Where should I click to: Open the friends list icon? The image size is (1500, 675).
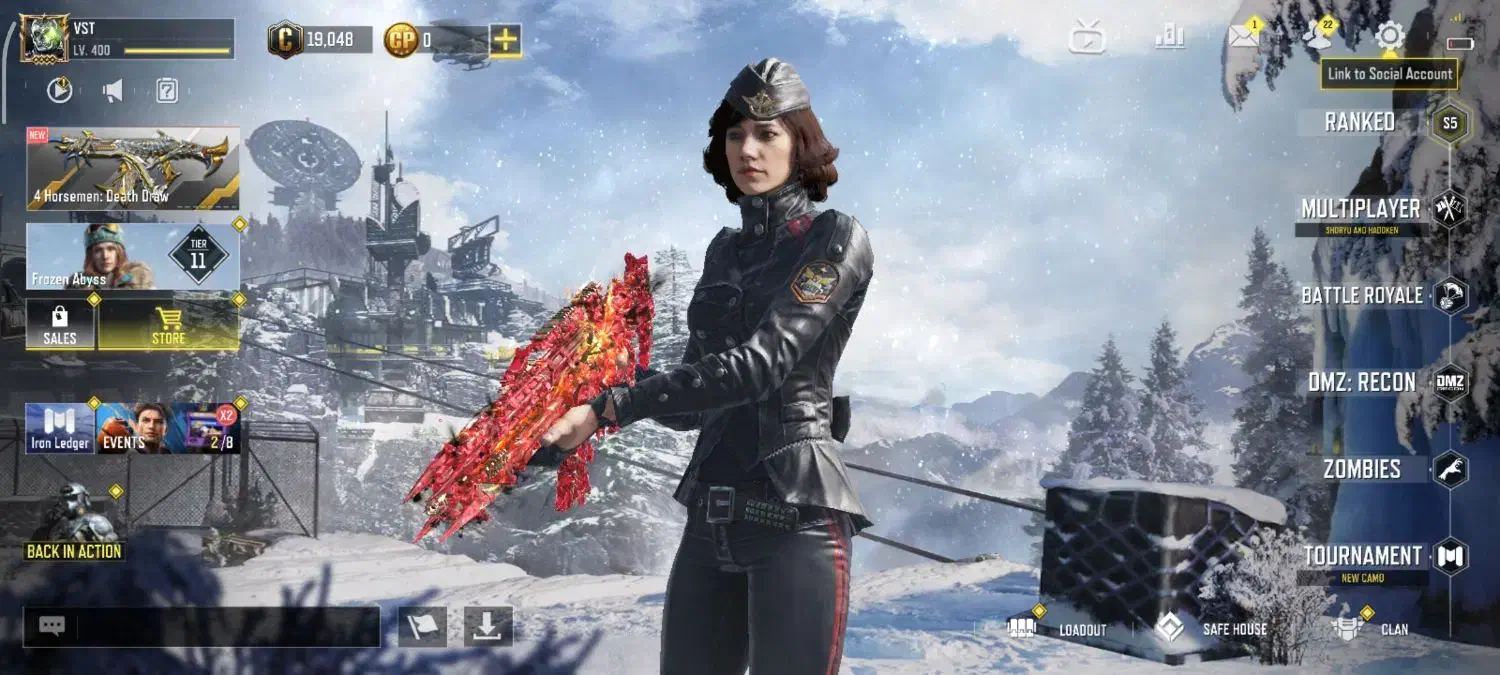click(x=1318, y=37)
